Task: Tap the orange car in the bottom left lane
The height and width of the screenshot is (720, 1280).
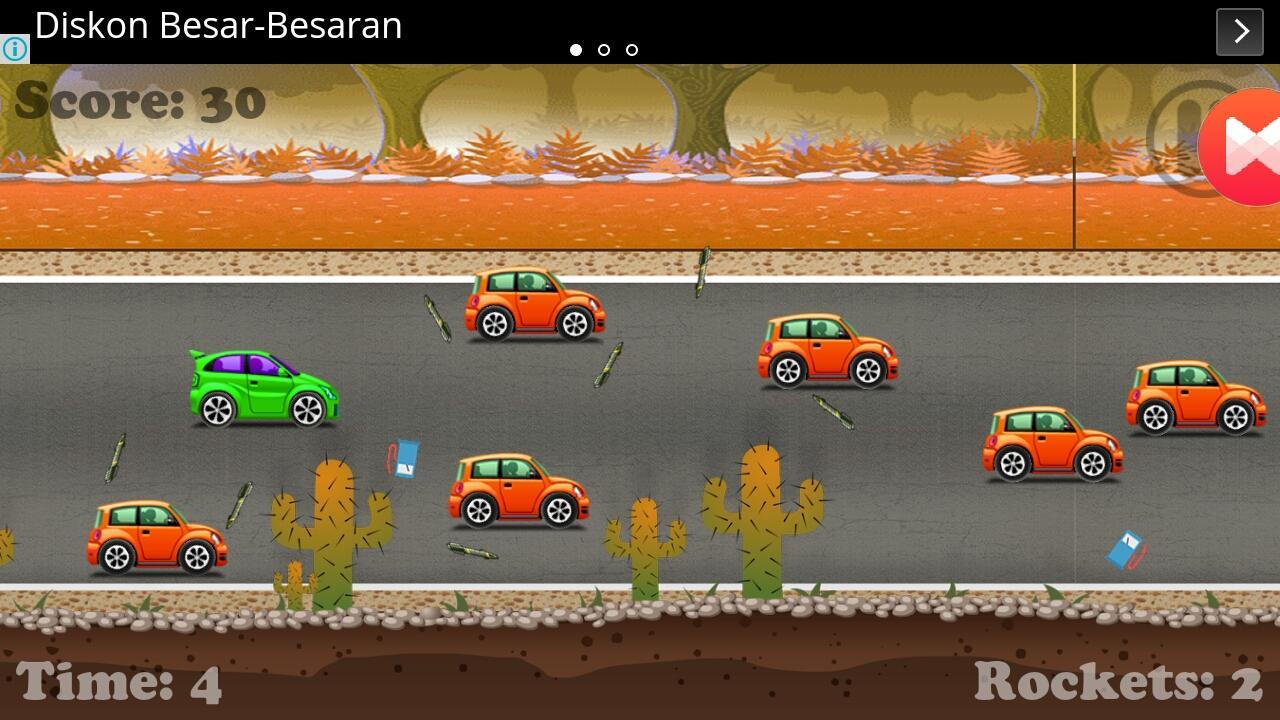Action: point(155,538)
